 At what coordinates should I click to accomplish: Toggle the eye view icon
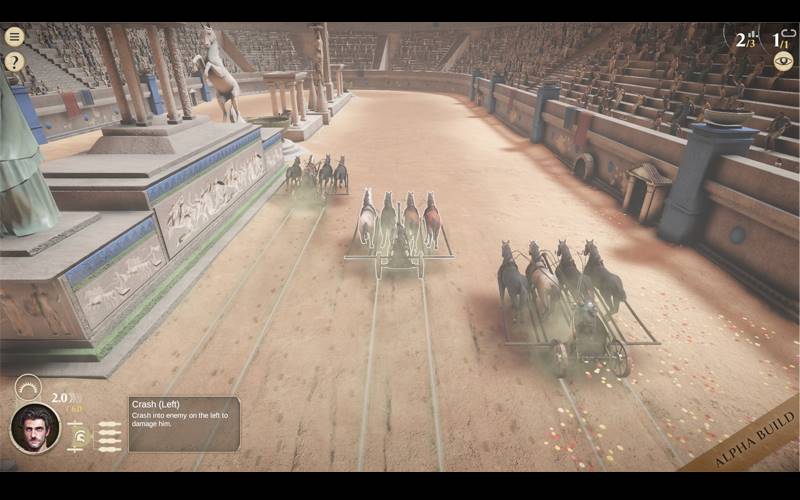782,60
